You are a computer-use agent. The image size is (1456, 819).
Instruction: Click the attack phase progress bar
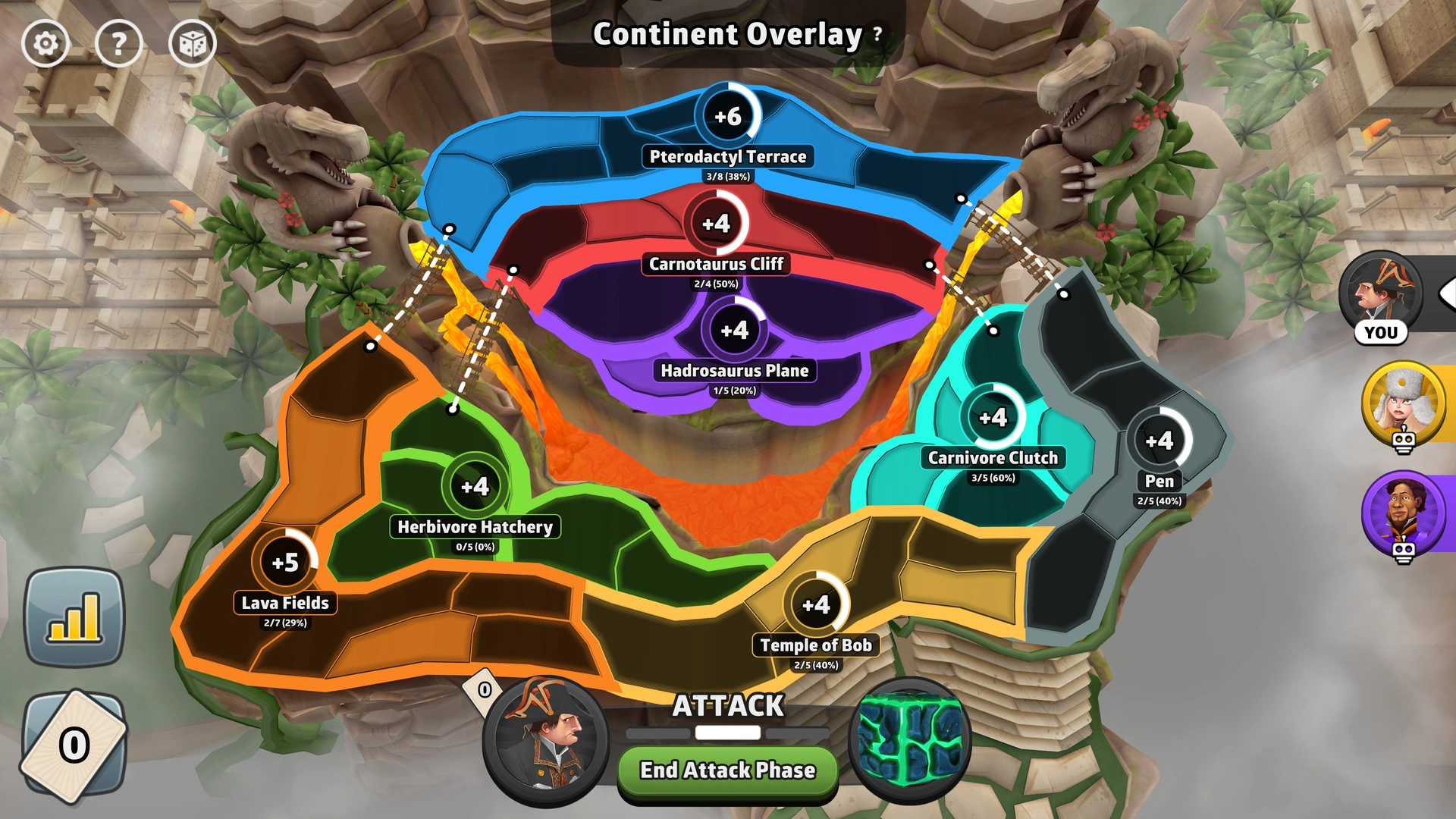pyautogui.click(x=726, y=733)
